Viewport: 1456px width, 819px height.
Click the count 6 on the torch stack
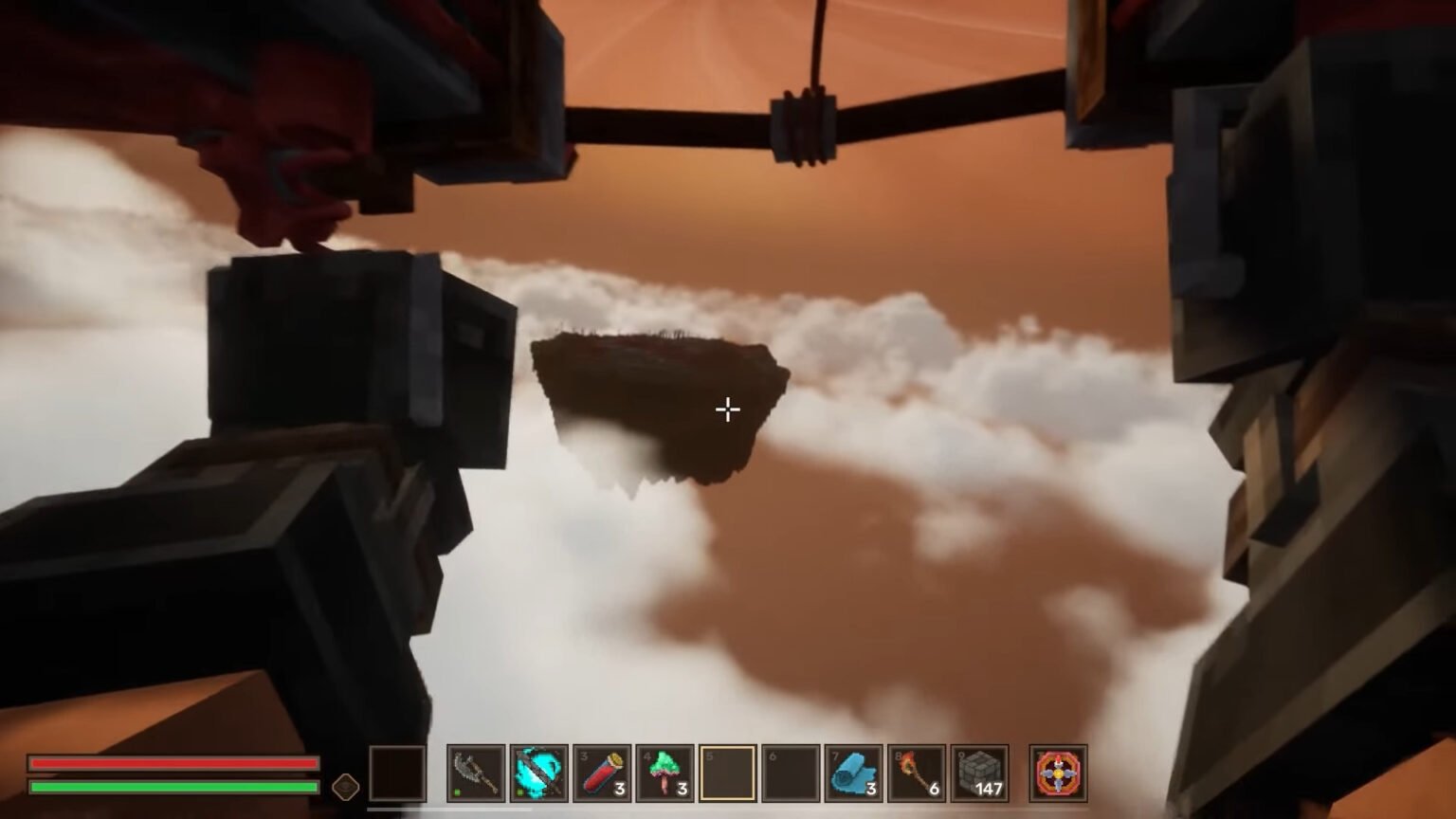click(935, 788)
